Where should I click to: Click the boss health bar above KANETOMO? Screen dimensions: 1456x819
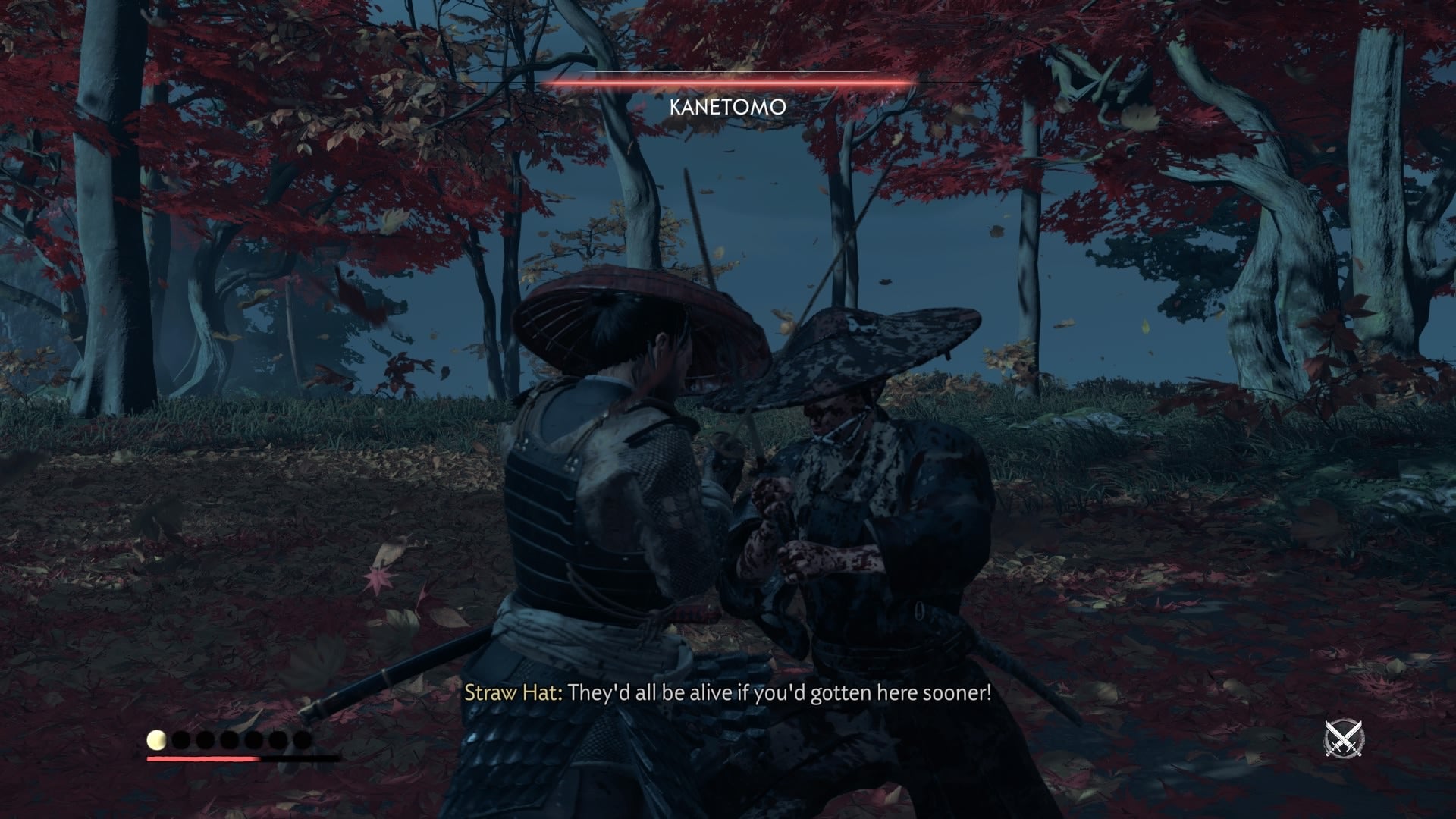coord(728,82)
